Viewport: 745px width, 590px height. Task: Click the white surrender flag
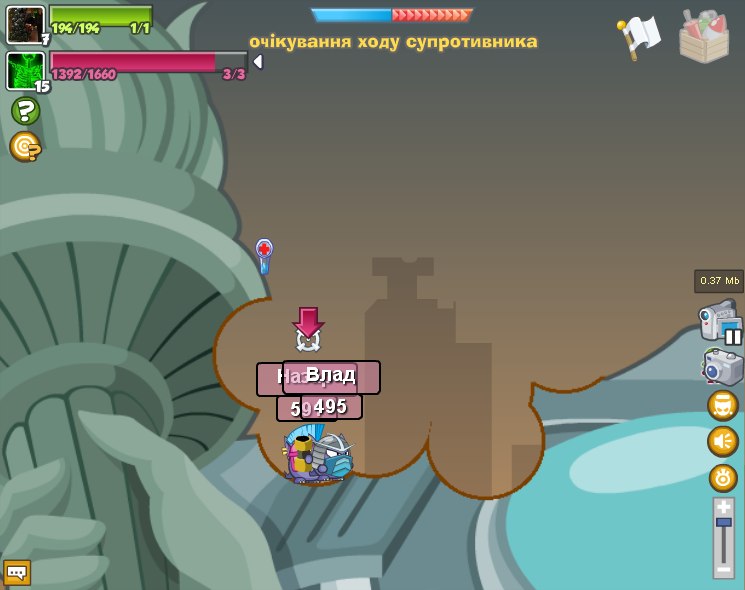click(639, 36)
